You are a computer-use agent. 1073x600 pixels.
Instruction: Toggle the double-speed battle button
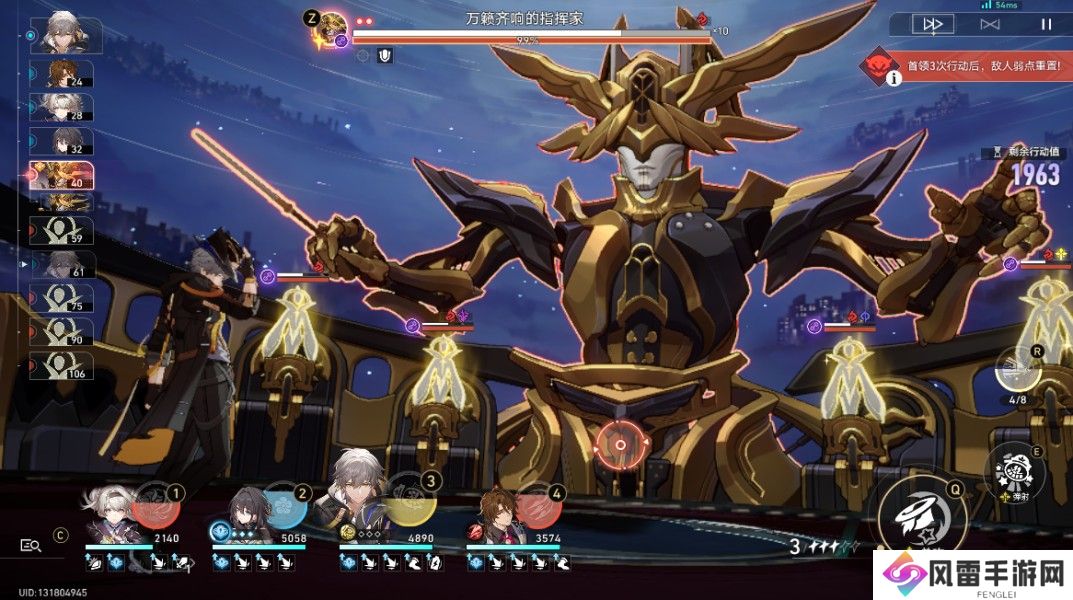pyautogui.click(x=932, y=24)
